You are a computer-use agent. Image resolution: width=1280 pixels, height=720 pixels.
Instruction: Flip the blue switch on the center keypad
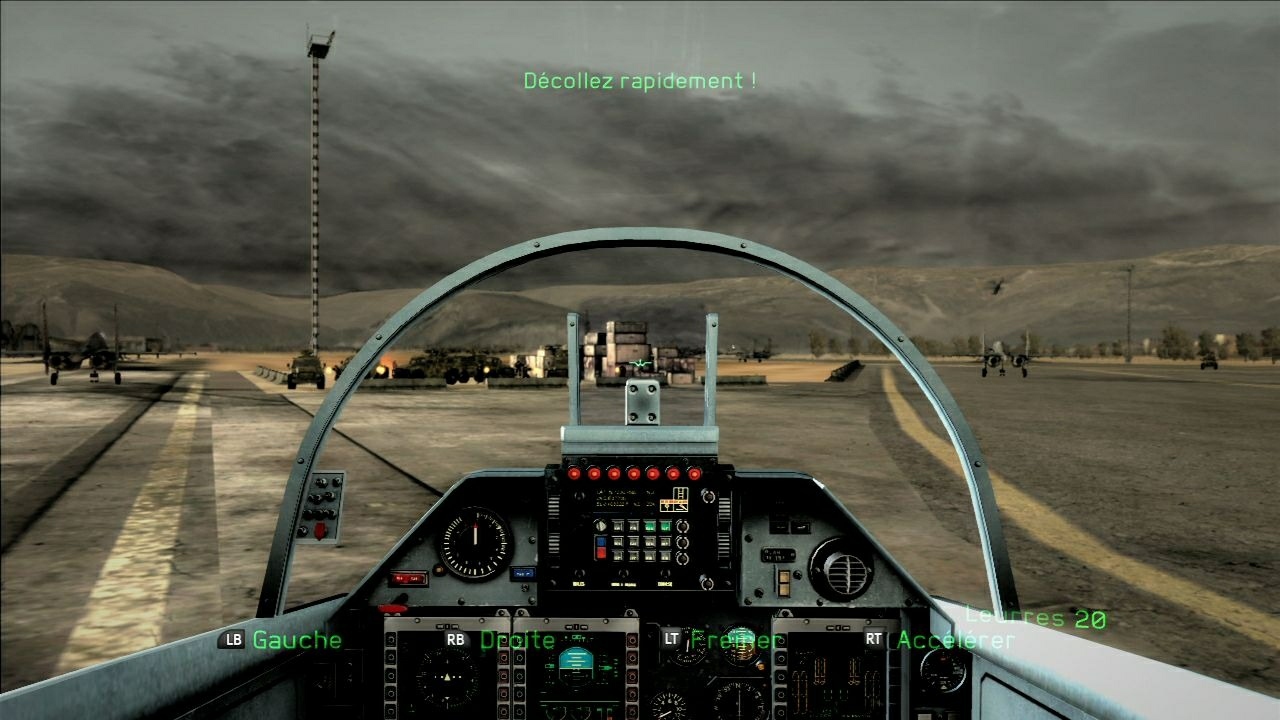(x=600, y=542)
